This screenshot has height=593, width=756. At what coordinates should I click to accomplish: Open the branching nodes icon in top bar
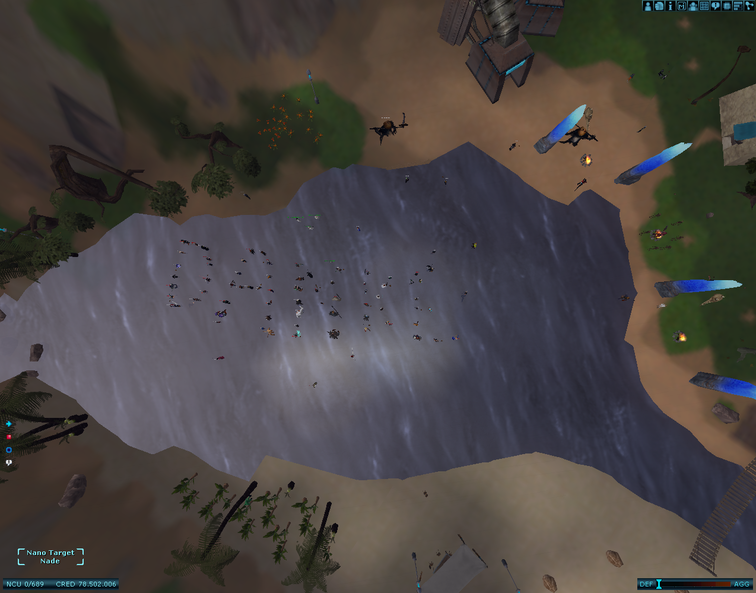click(x=749, y=6)
